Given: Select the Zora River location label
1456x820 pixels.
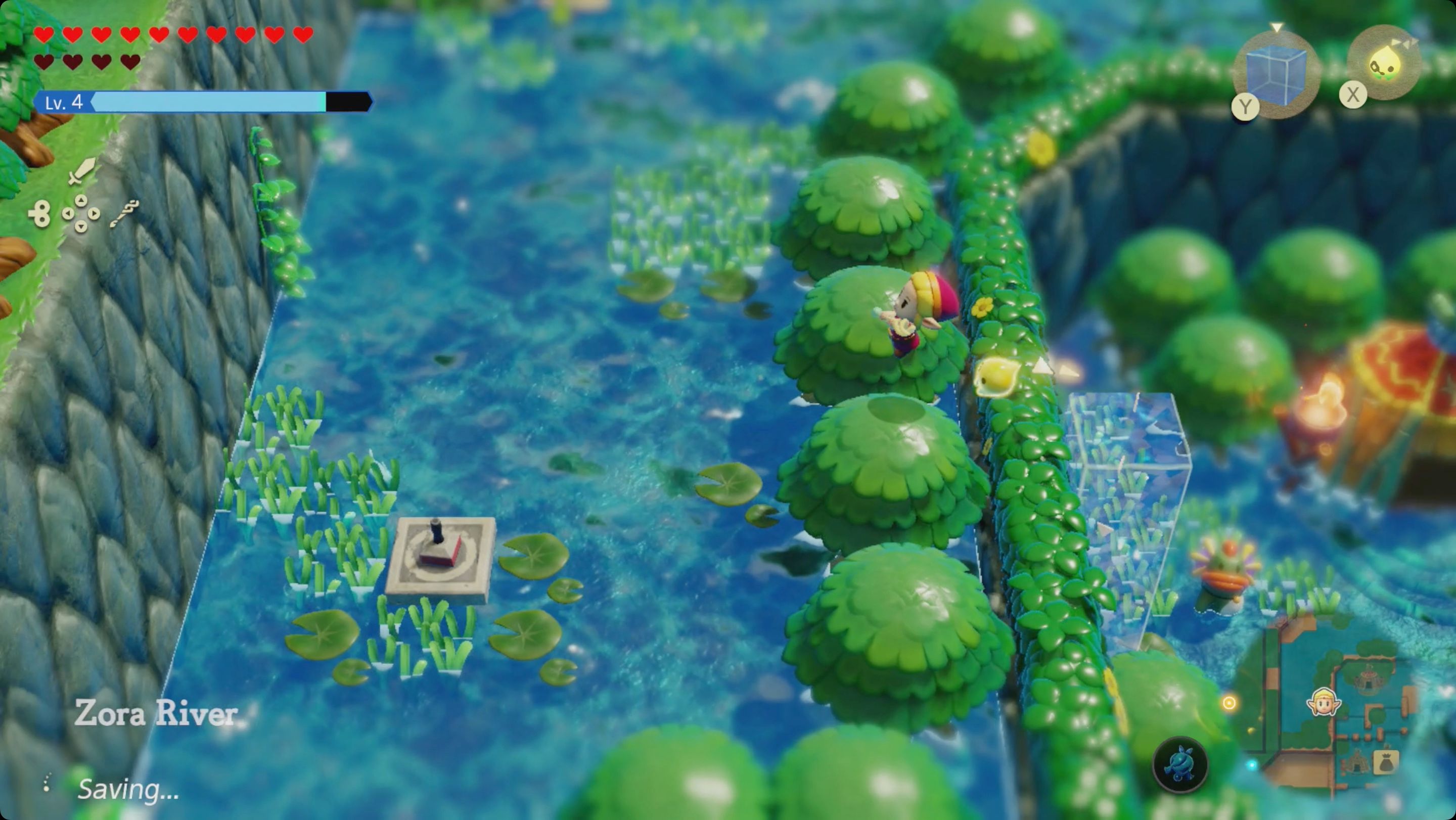Looking at the screenshot, I should tap(157, 715).
